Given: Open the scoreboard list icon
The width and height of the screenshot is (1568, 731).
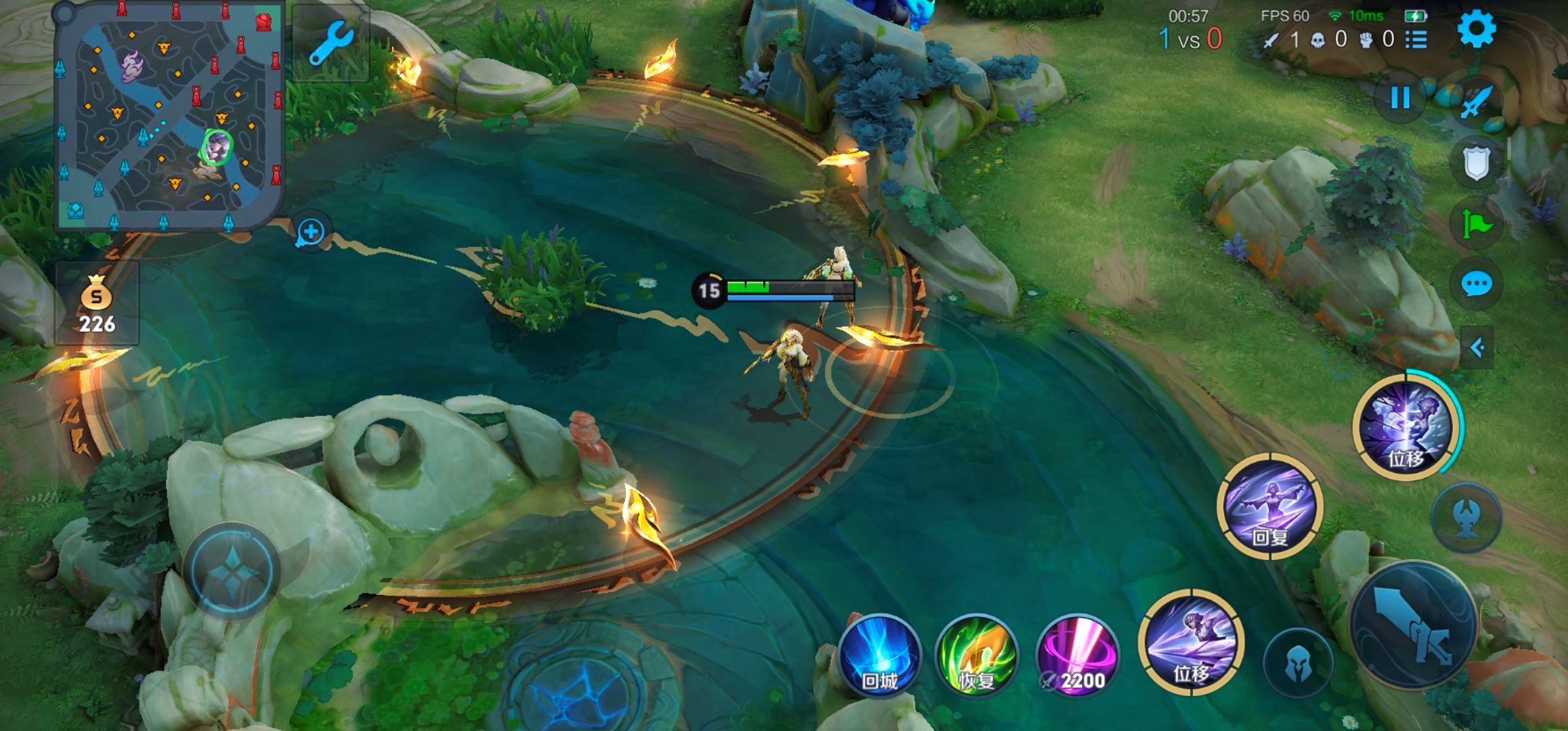Looking at the screenshot, I should (x=1416, y=40).
